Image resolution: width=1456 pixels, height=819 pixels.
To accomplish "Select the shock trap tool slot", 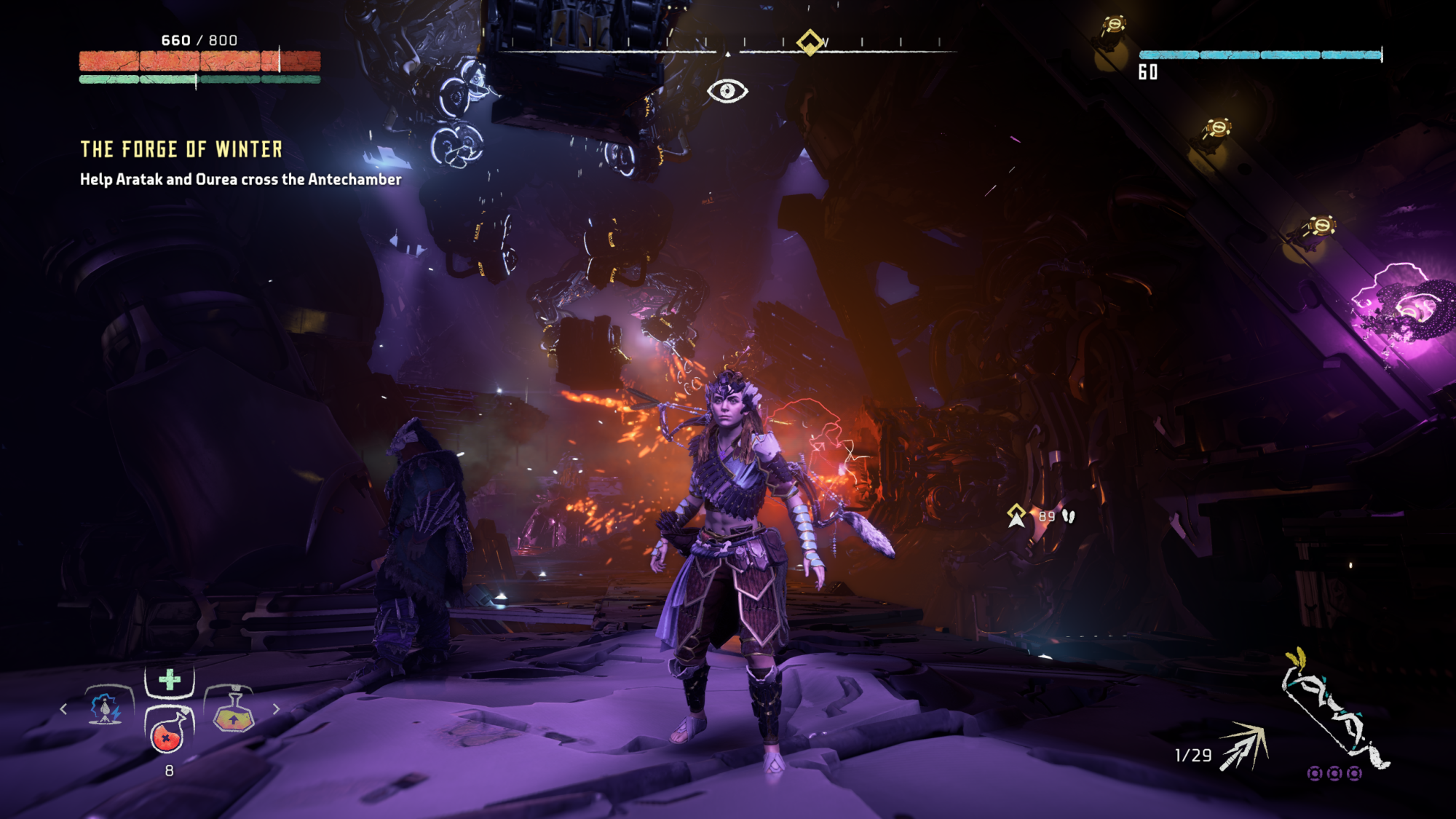I will (108, 707).
